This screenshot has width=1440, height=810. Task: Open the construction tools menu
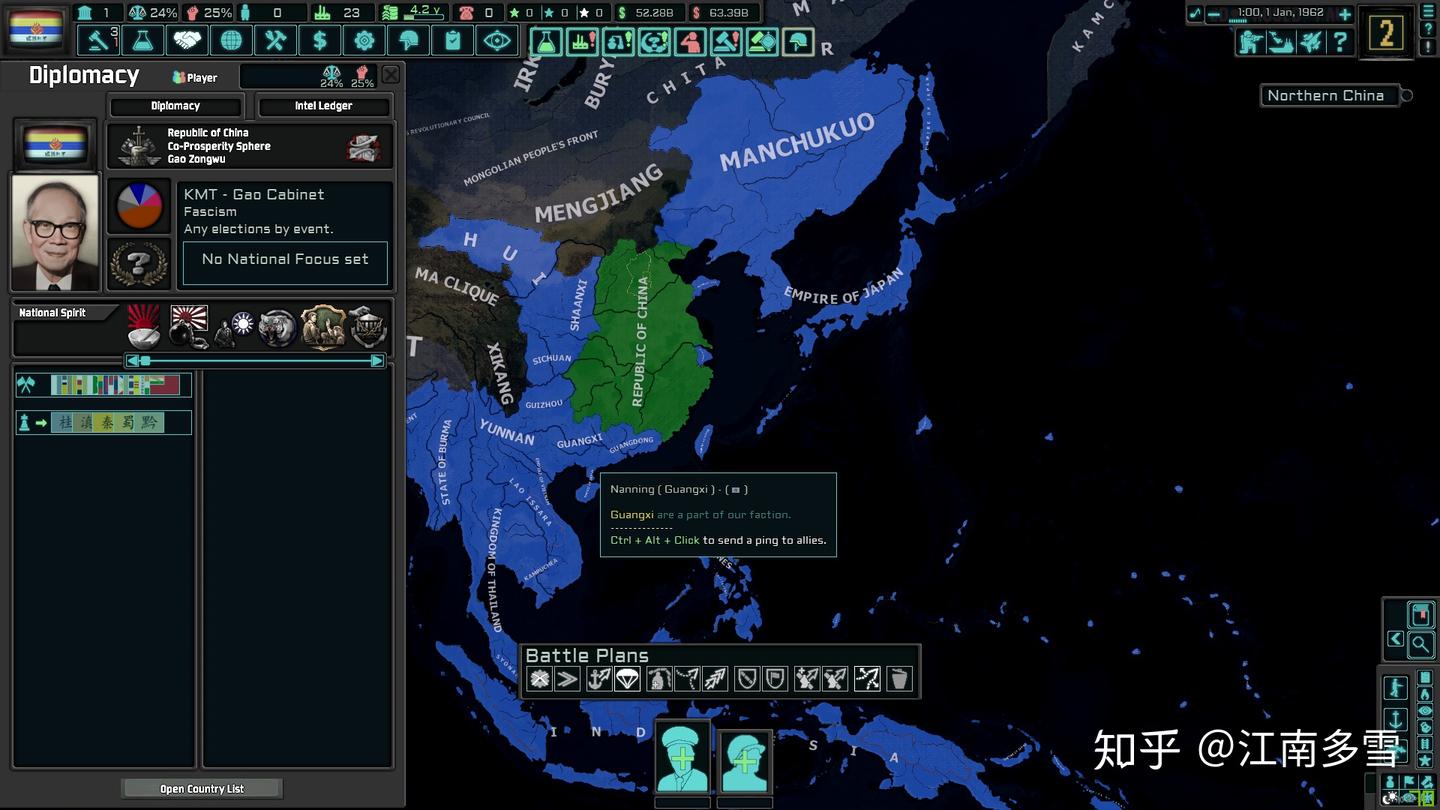coord(275,41)
